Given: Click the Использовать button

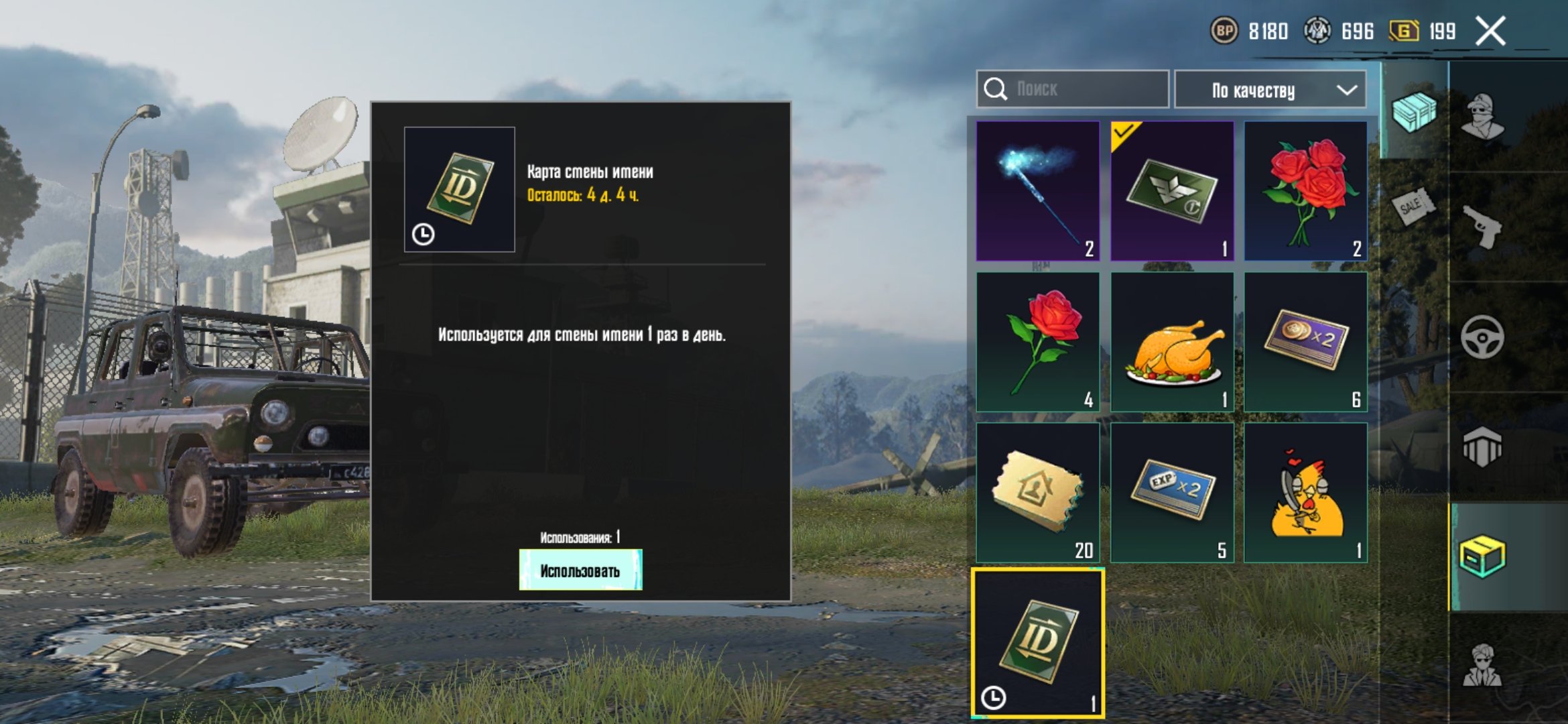Looking at the screenshot, I should click(580, 570).
